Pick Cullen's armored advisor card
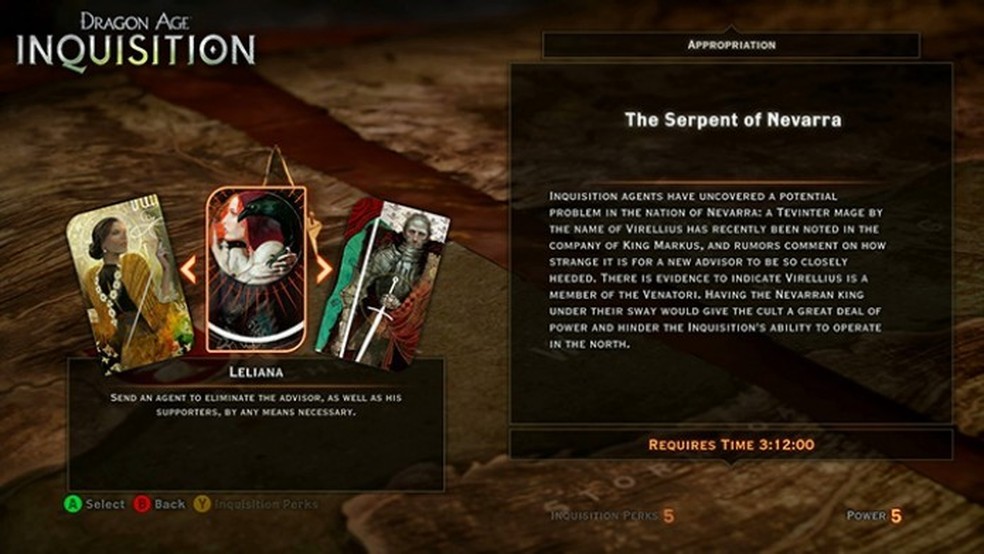This screenshot has height=554, width=984. [384, 280]
